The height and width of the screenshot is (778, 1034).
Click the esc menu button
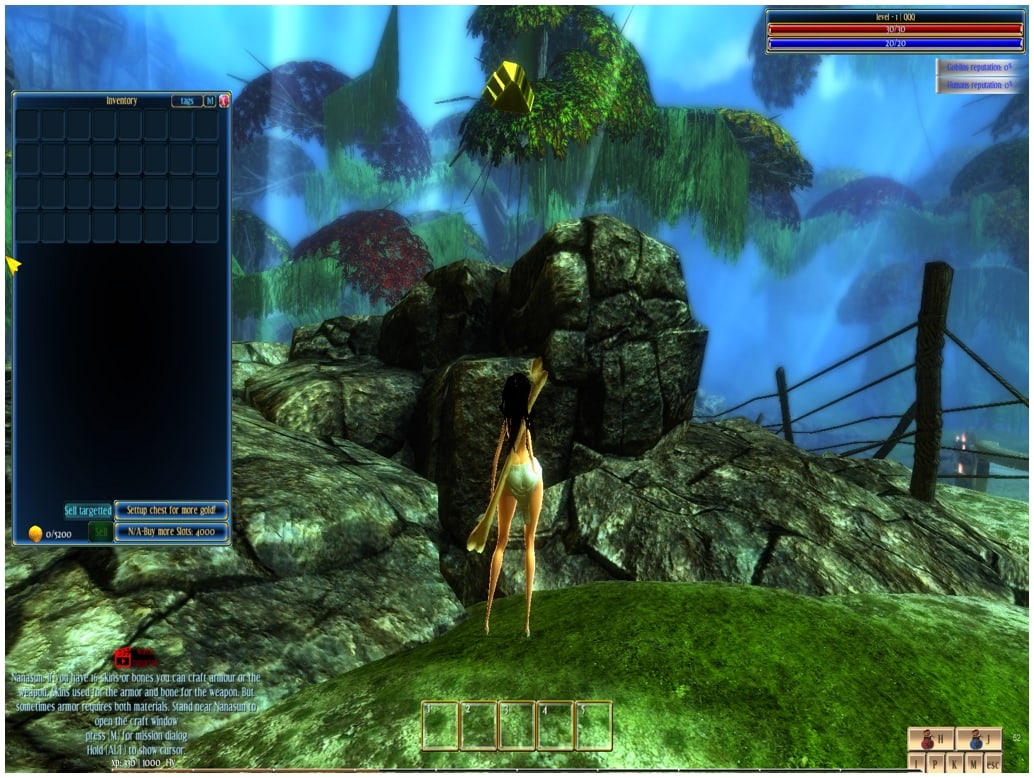pyautogui.click(x=993, y=764)
